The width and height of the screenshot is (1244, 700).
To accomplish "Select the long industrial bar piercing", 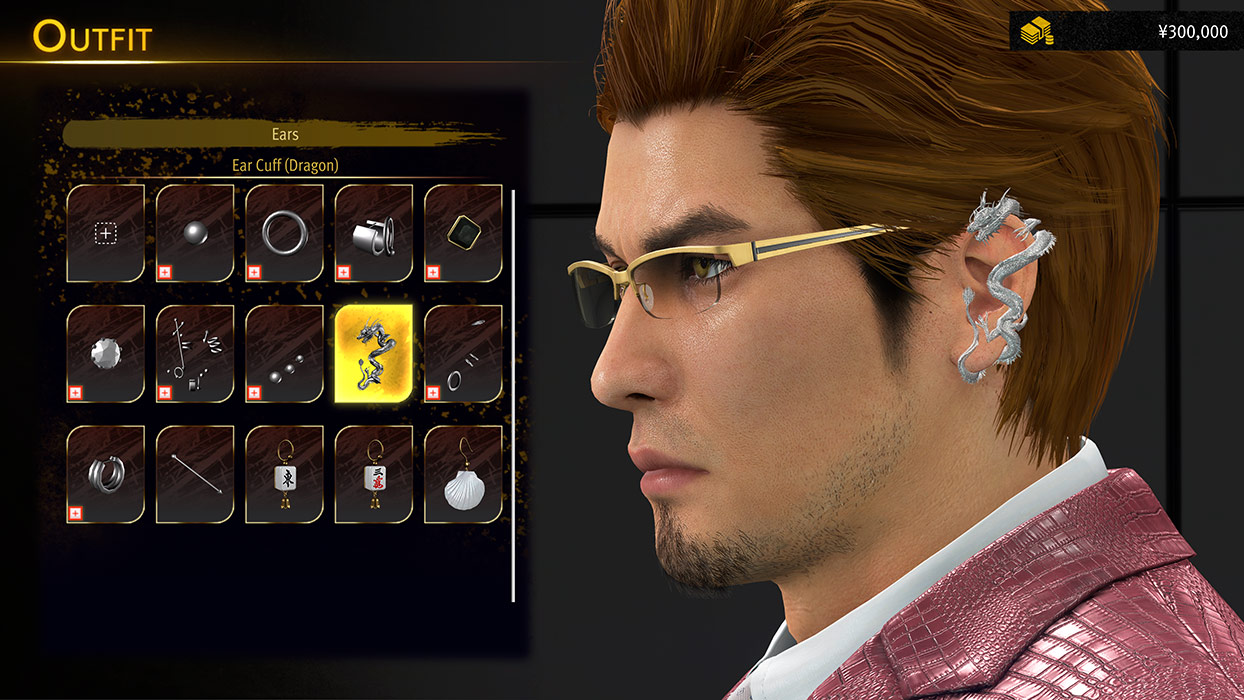I will point(195,474).
